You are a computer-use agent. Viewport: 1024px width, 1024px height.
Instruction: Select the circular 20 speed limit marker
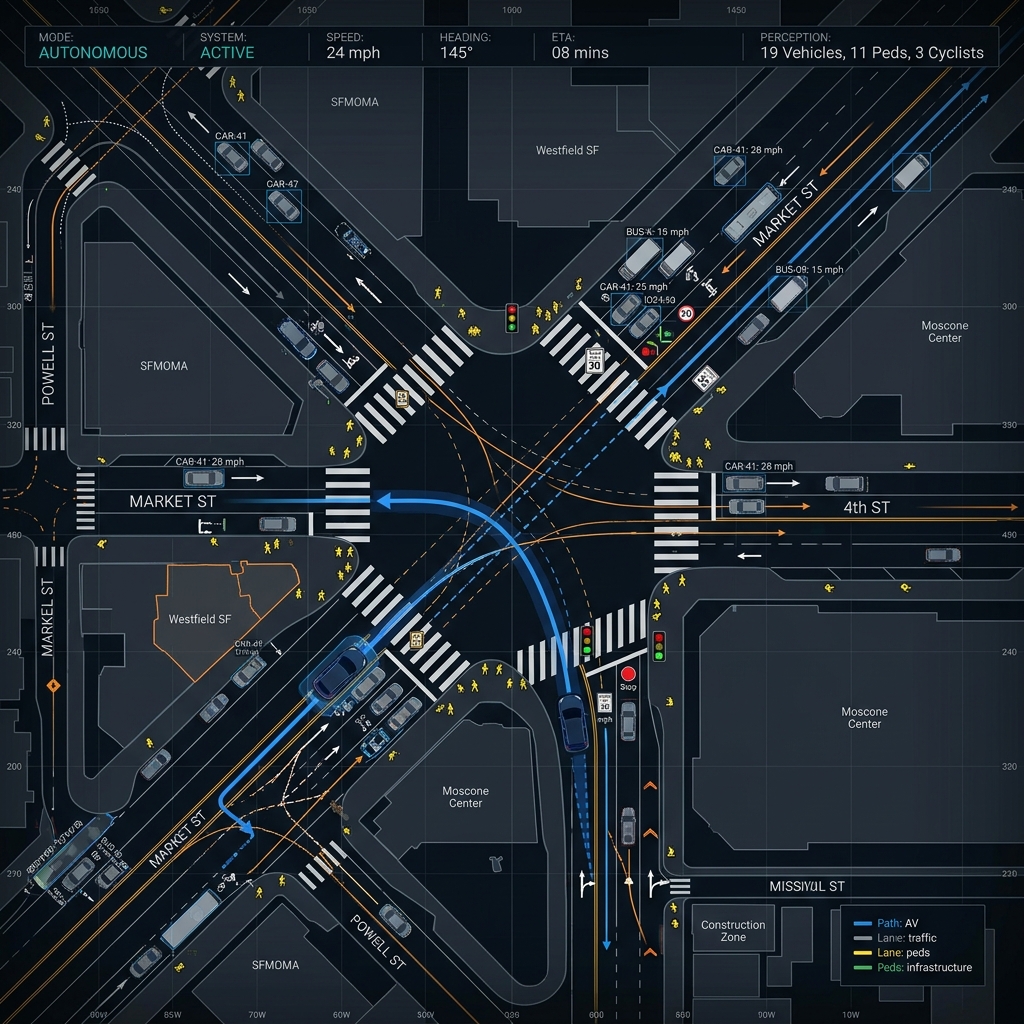coord(686,313)
